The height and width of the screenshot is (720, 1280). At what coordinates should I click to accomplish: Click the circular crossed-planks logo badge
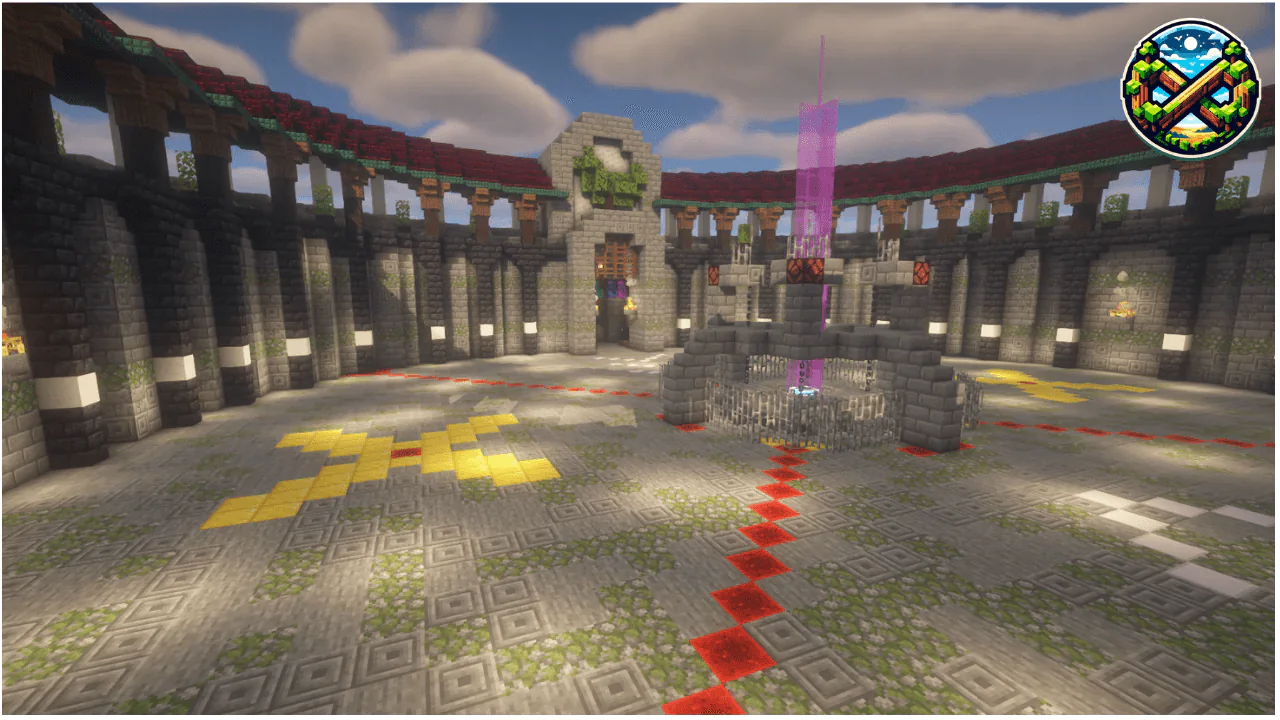tap(1190, 87)
